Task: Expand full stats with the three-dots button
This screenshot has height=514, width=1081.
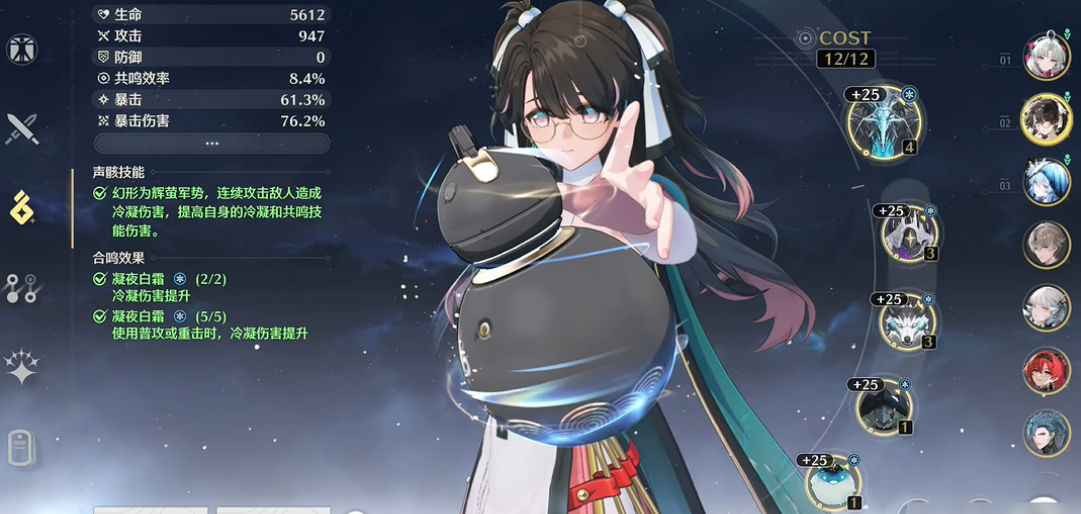Action: coord(211,143)
